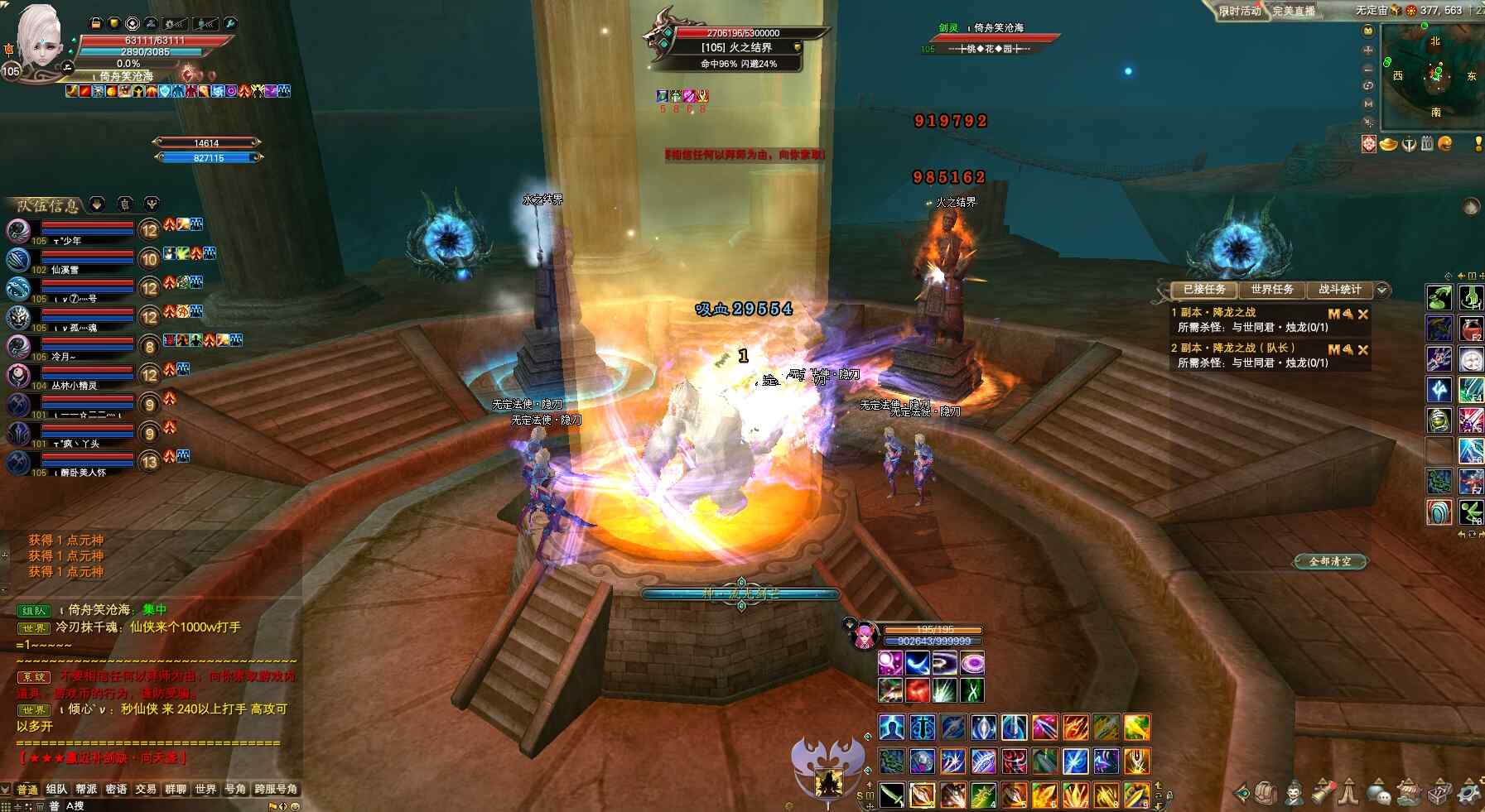The height and width of the screenshot is (812, 1485).
Task: Select the 世界 chat channel tab
Action: point(205,790)
